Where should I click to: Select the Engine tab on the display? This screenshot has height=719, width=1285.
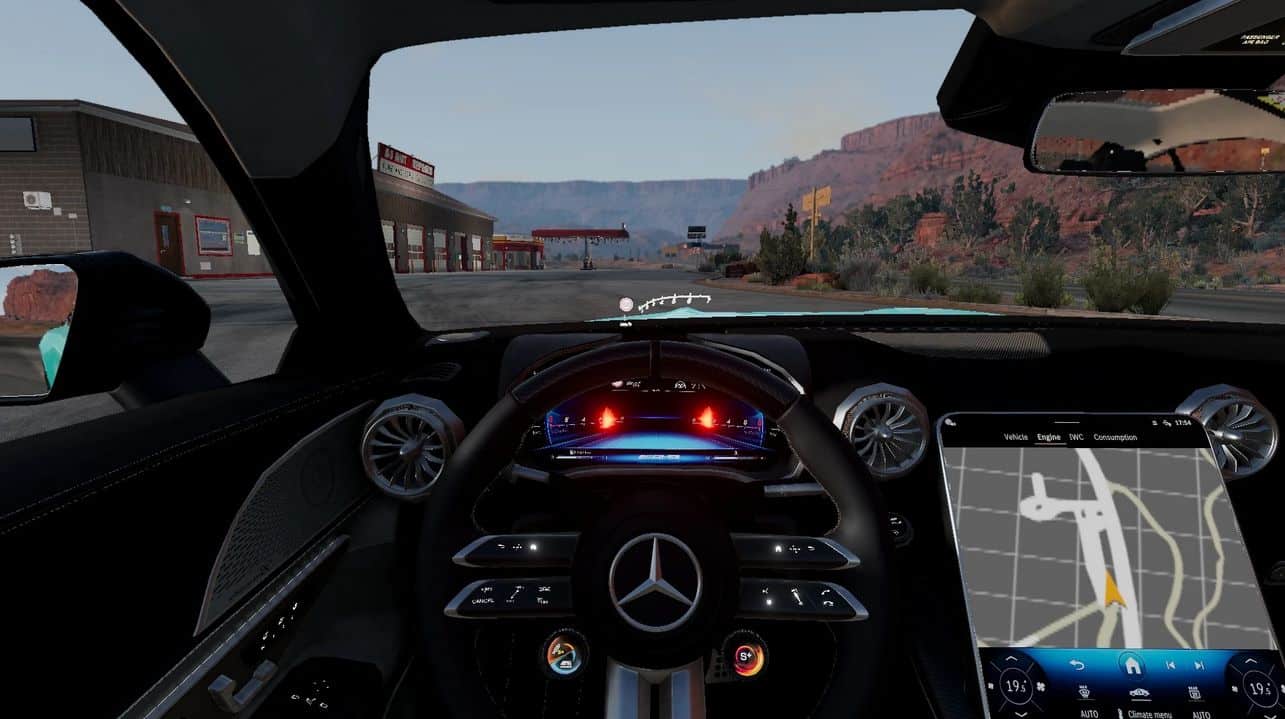click(x=1048, y=437)
